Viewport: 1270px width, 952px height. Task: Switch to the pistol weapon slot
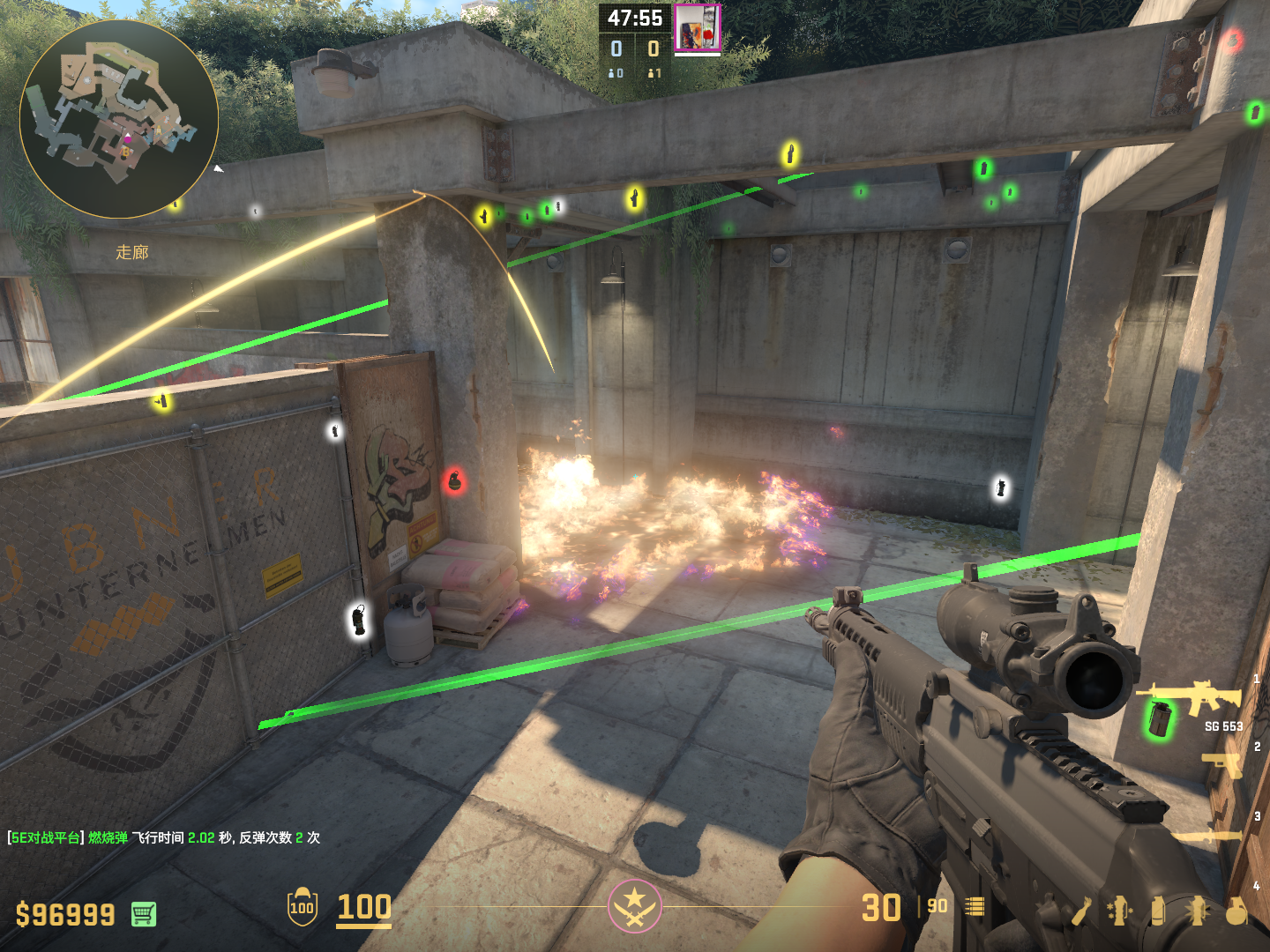click(1222, 765)
